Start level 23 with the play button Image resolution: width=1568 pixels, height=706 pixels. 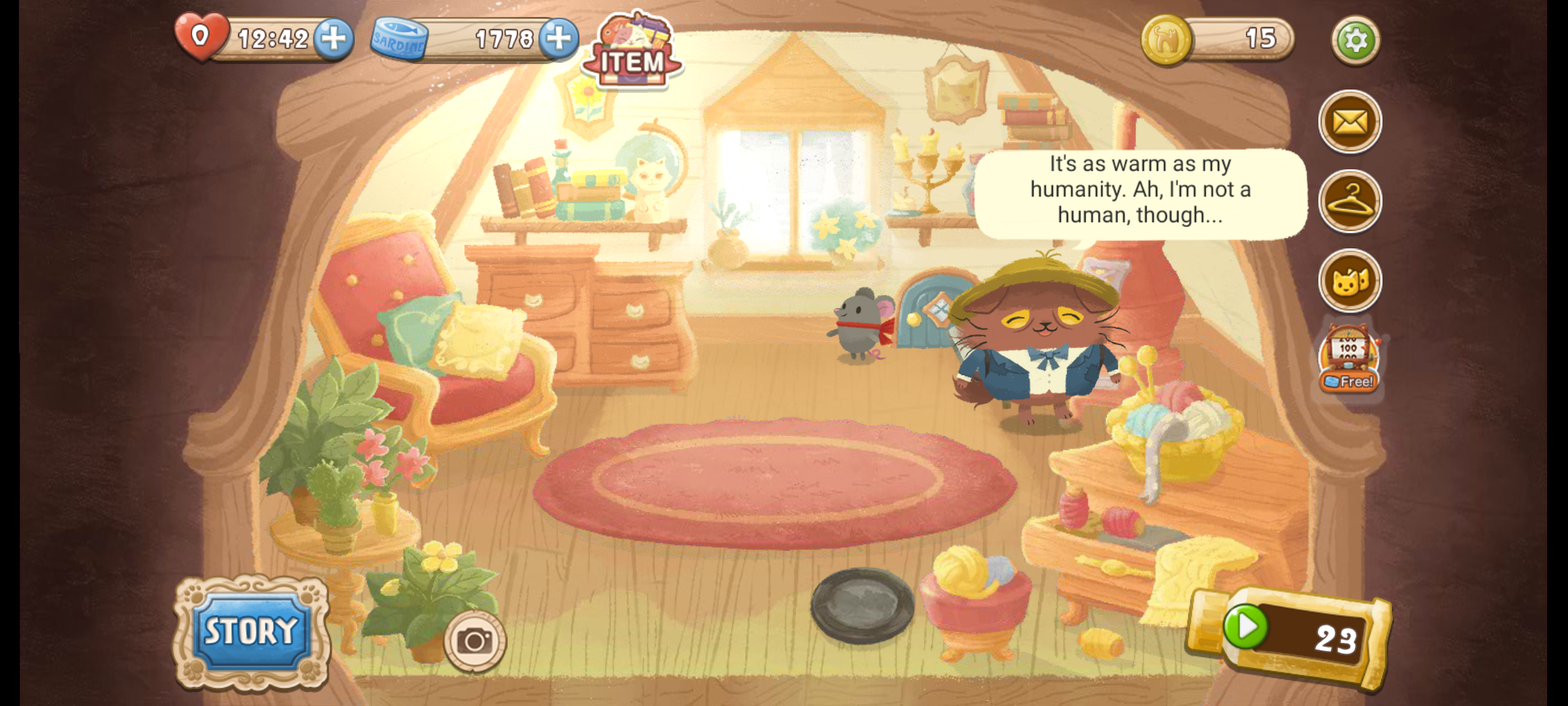tap(1245, 627)
